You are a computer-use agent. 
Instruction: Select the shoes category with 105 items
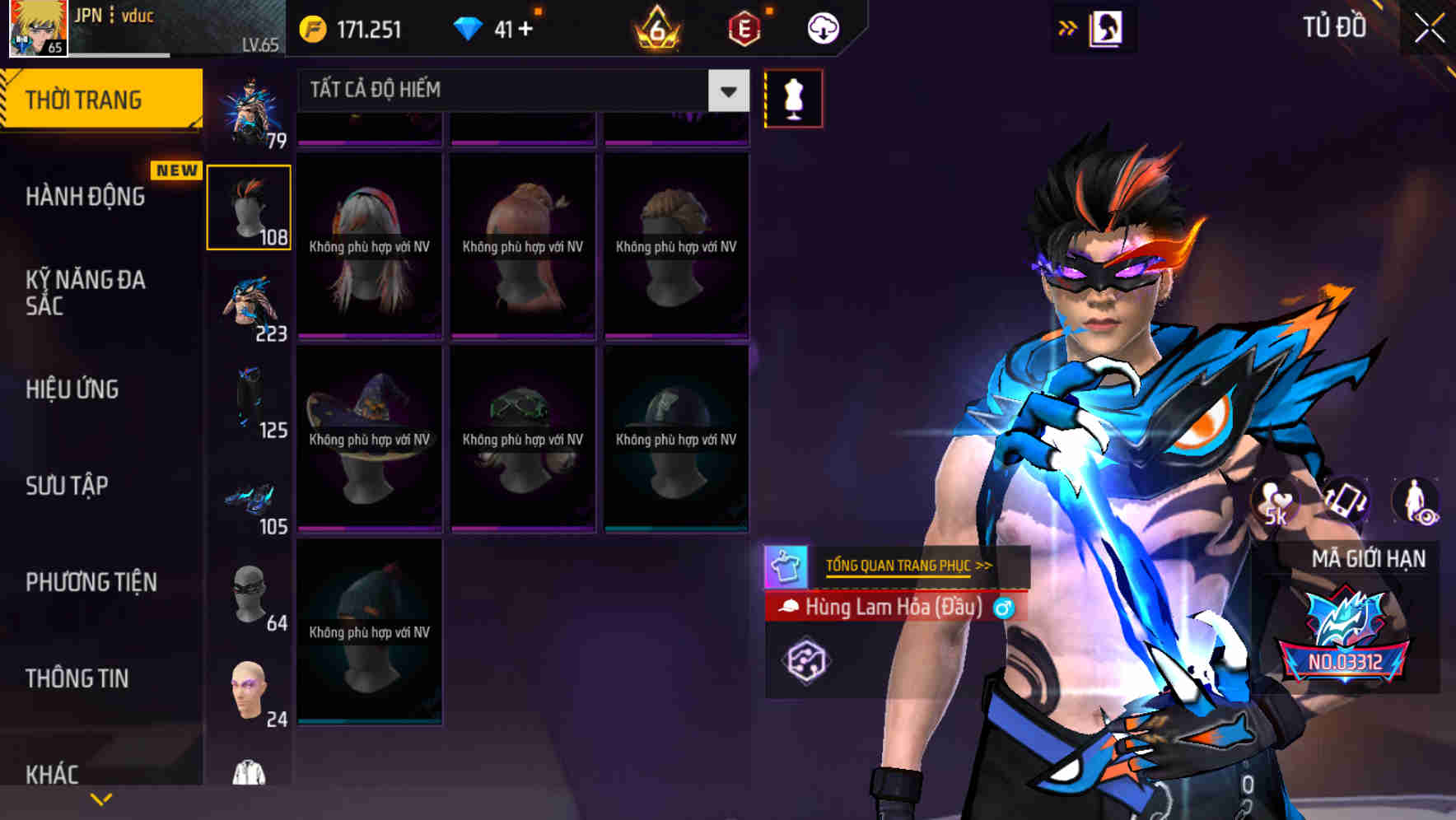point(249,501)
